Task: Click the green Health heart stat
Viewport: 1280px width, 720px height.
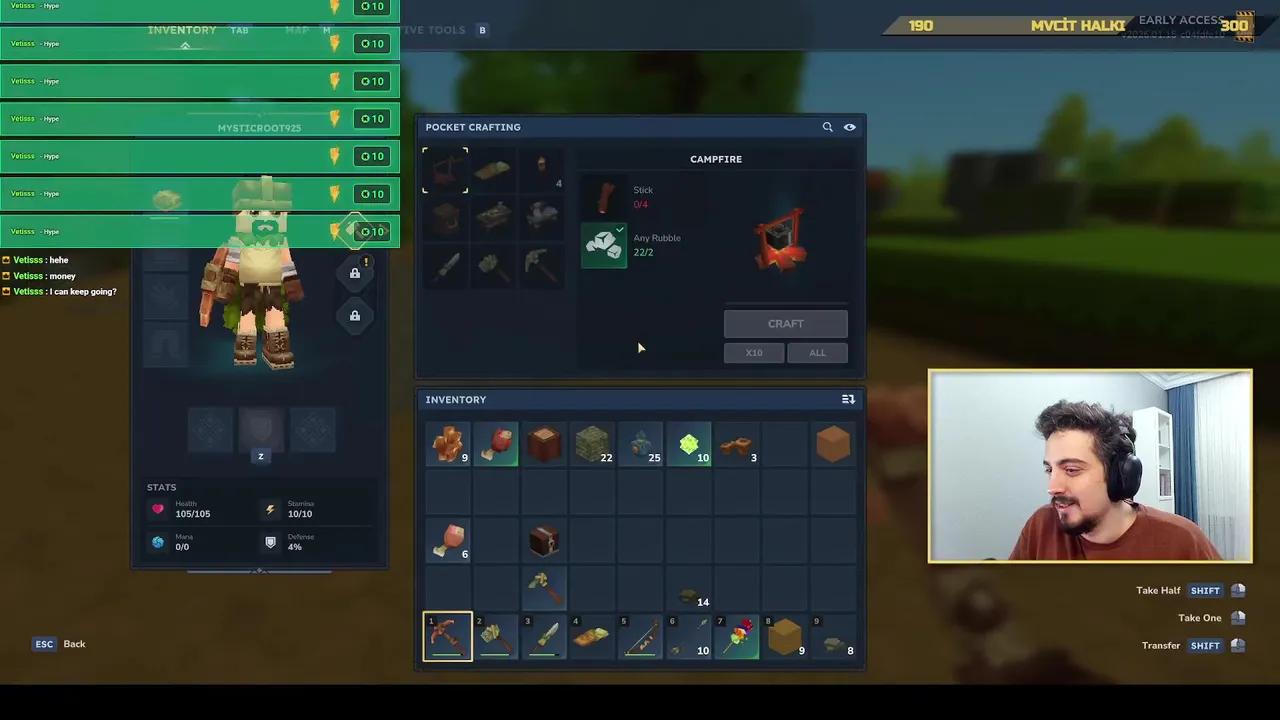Action: pyautogui.click(x=157, y=508)
